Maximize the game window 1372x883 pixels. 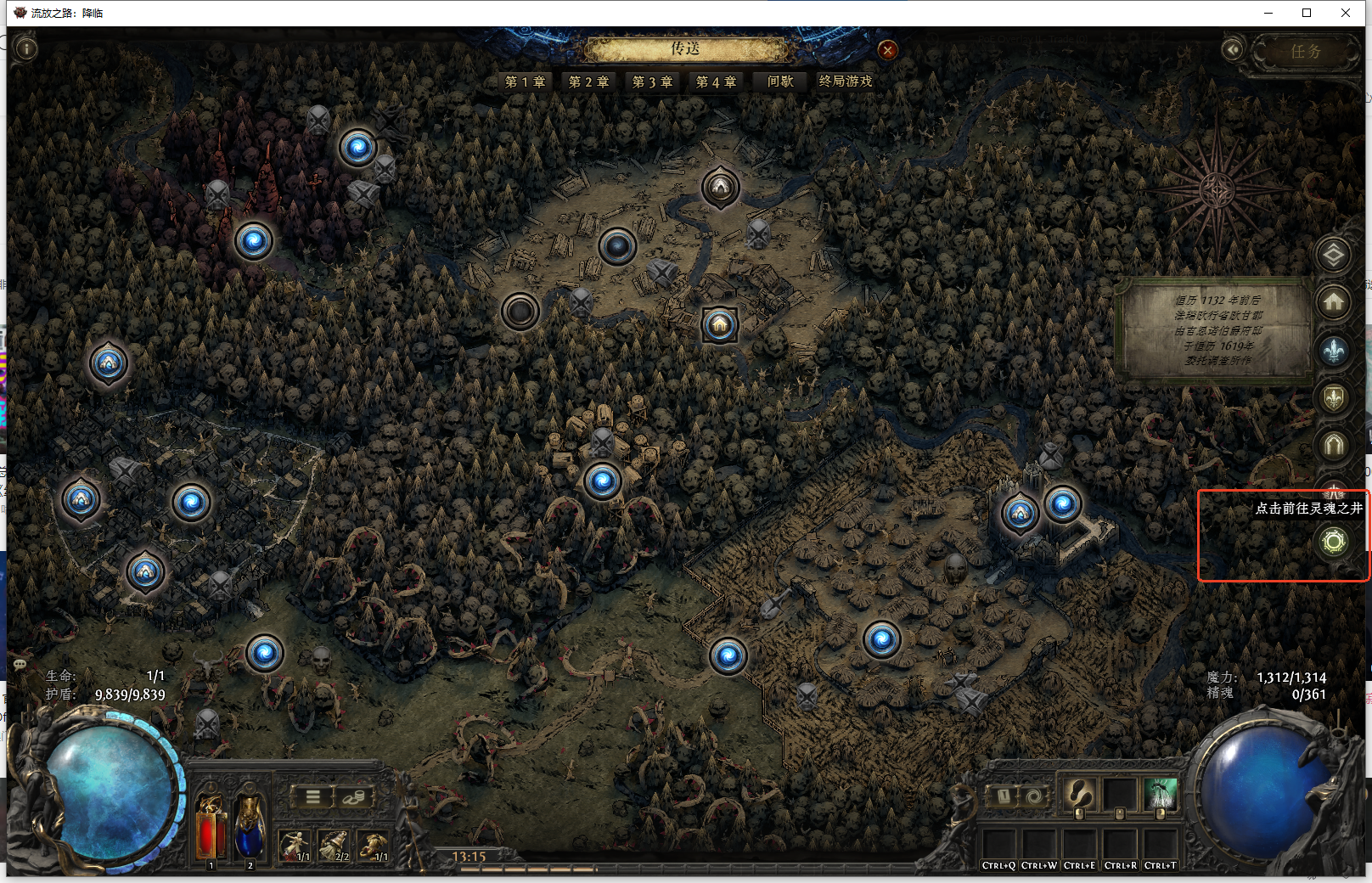1307,13
